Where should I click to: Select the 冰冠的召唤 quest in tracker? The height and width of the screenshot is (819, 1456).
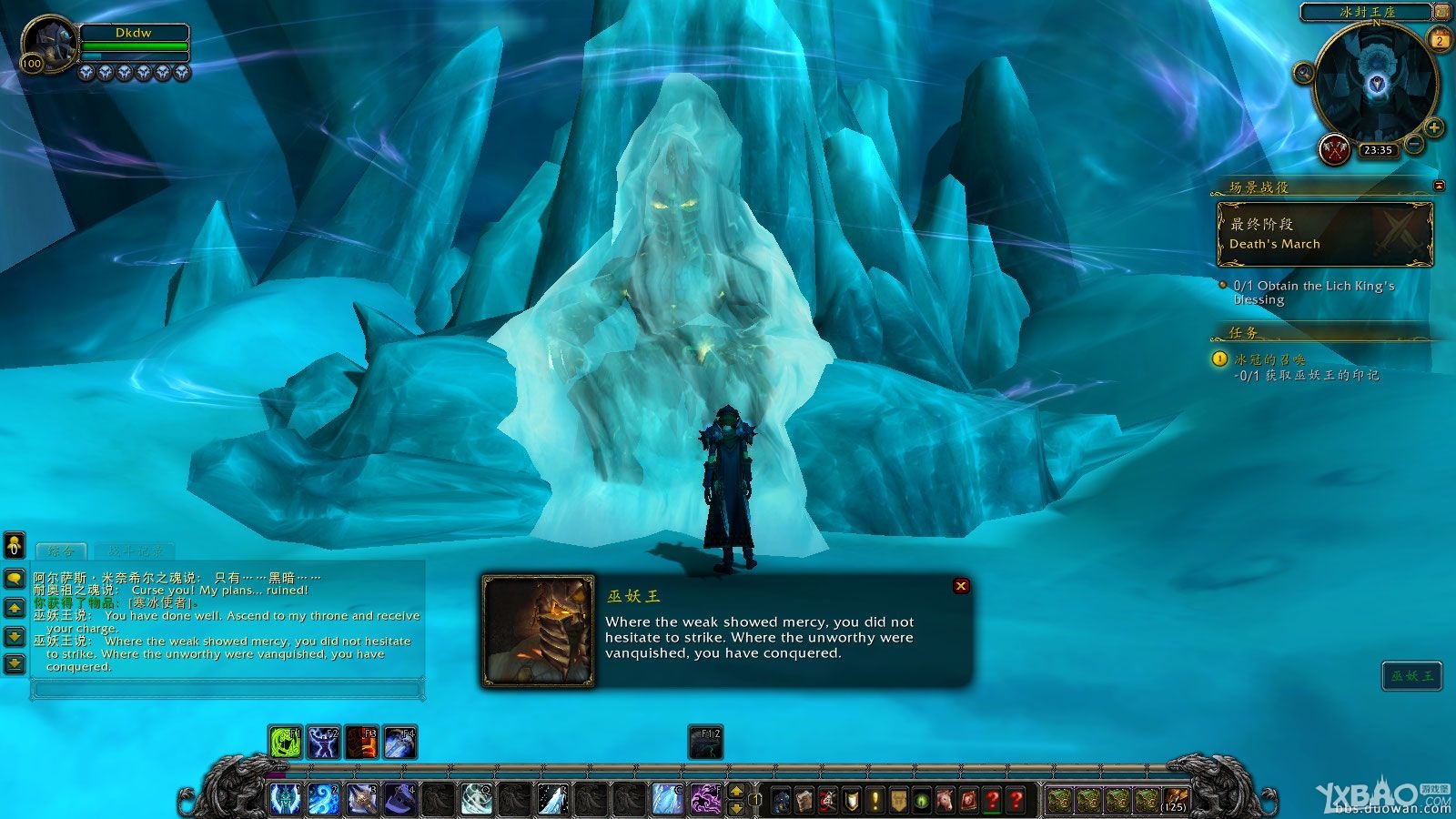point(1269,359)
